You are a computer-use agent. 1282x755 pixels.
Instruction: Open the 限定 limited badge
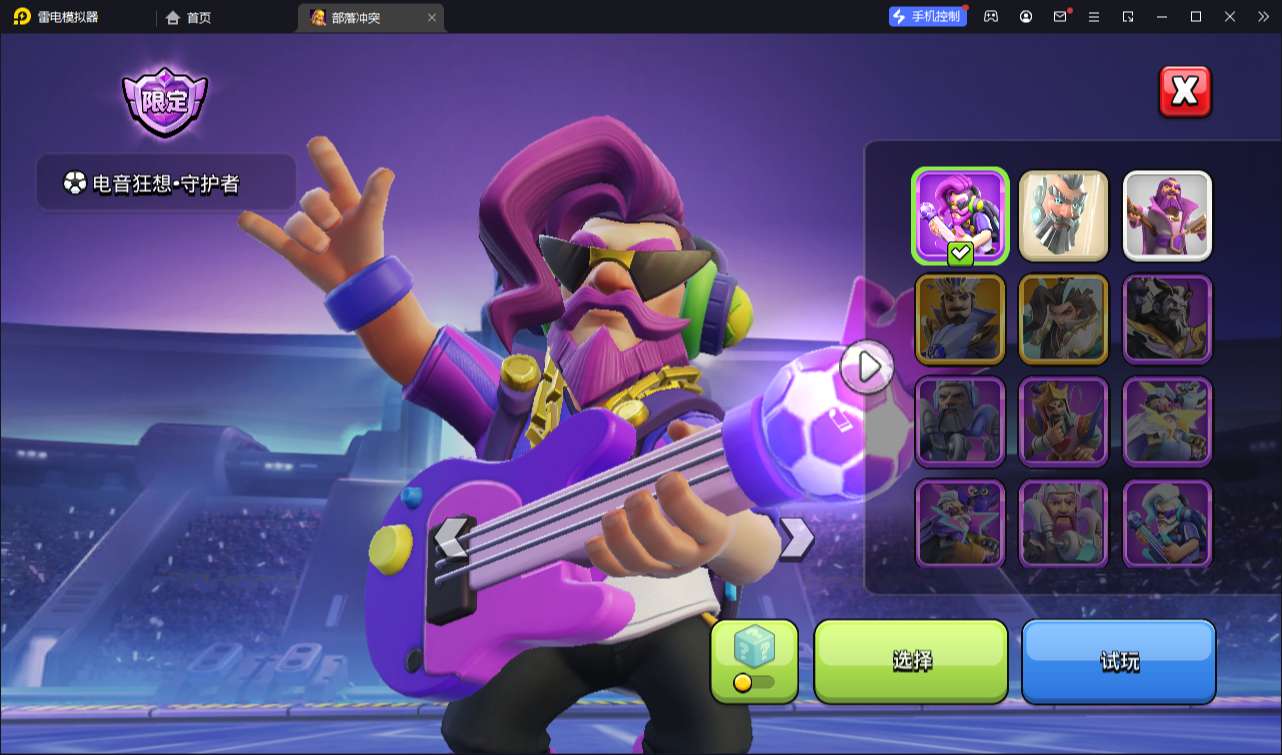[165, 102]
